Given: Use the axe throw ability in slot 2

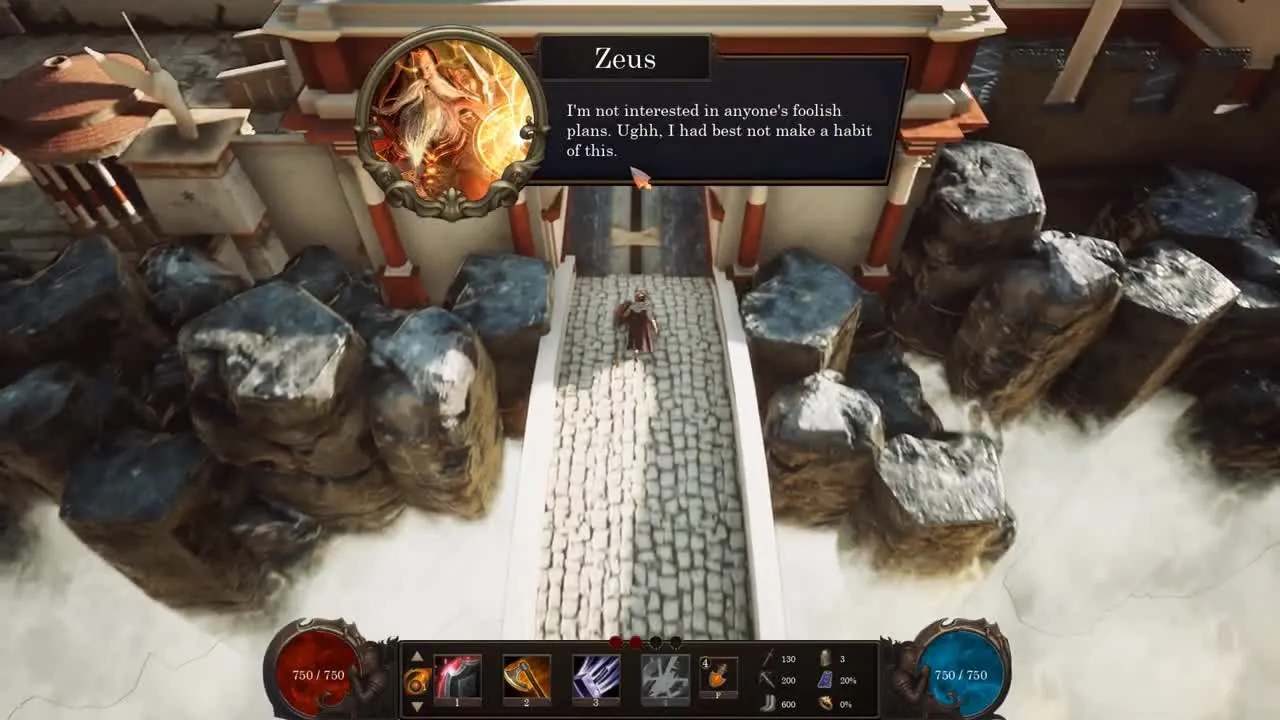Looking at the screenshot, I should 526,677.
